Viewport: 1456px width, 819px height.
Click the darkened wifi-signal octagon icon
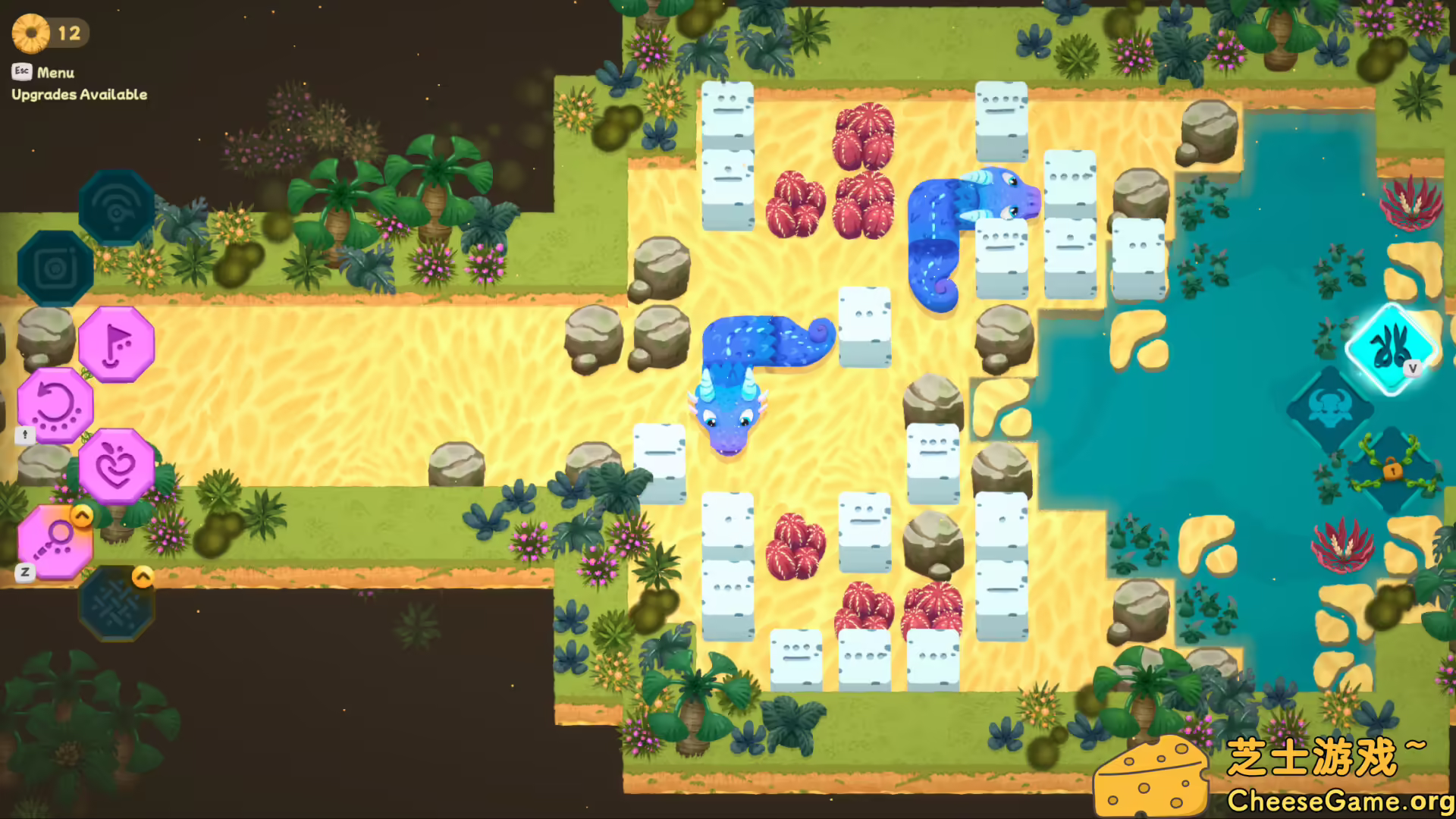[x=115, y=209]
